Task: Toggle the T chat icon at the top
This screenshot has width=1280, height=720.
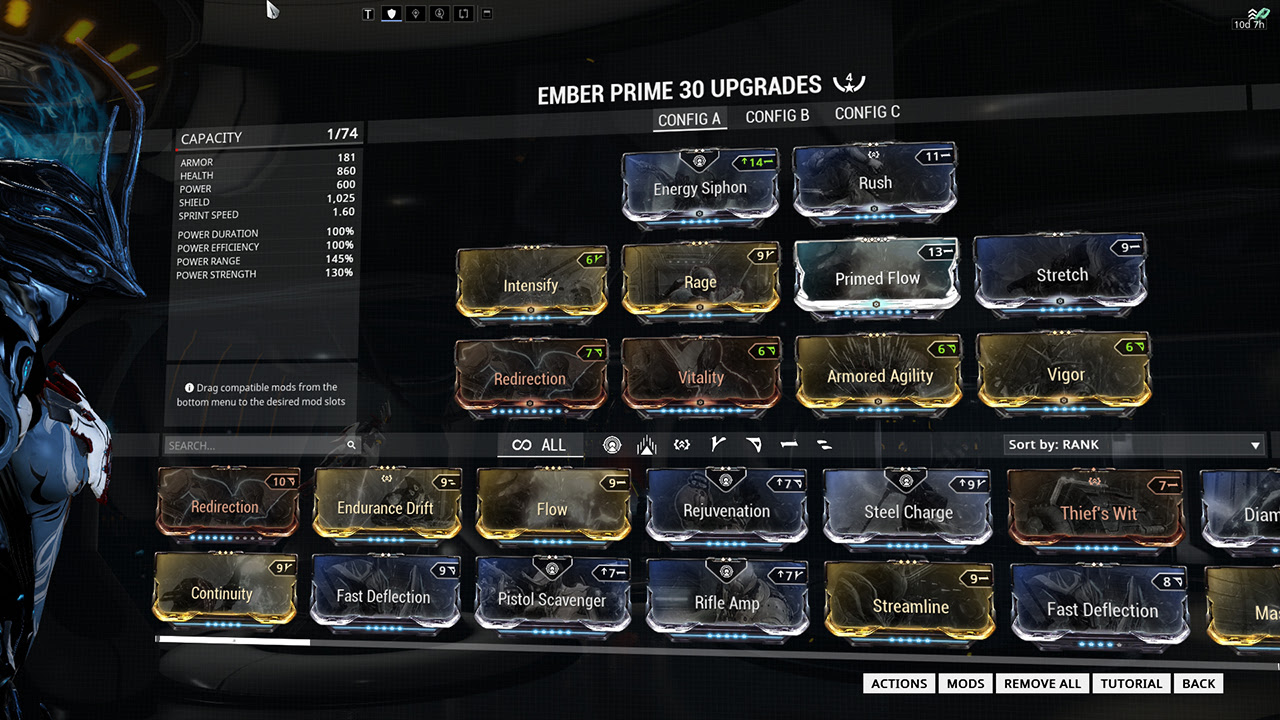Action: 367,13
